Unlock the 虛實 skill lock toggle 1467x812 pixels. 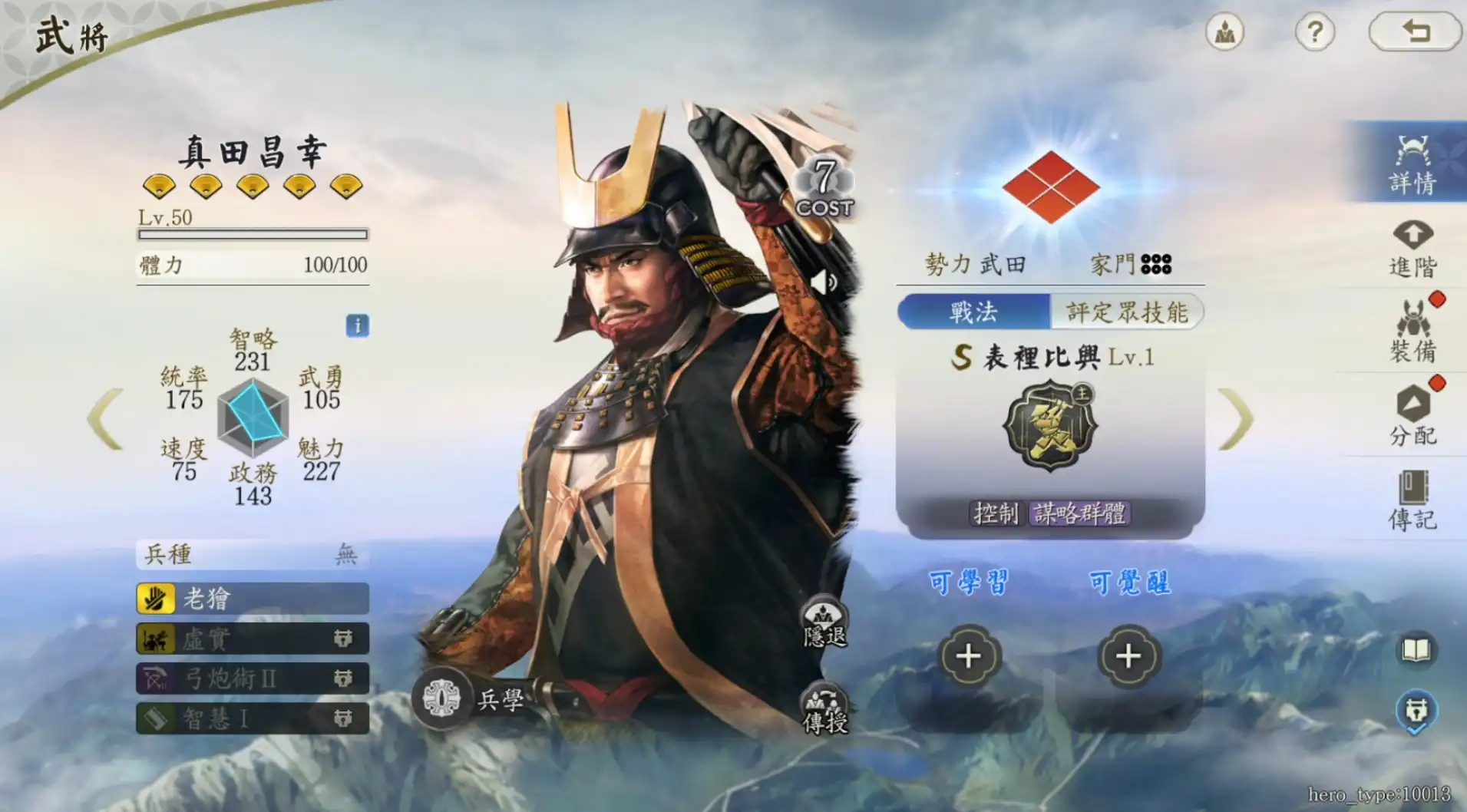coord(345,639)
